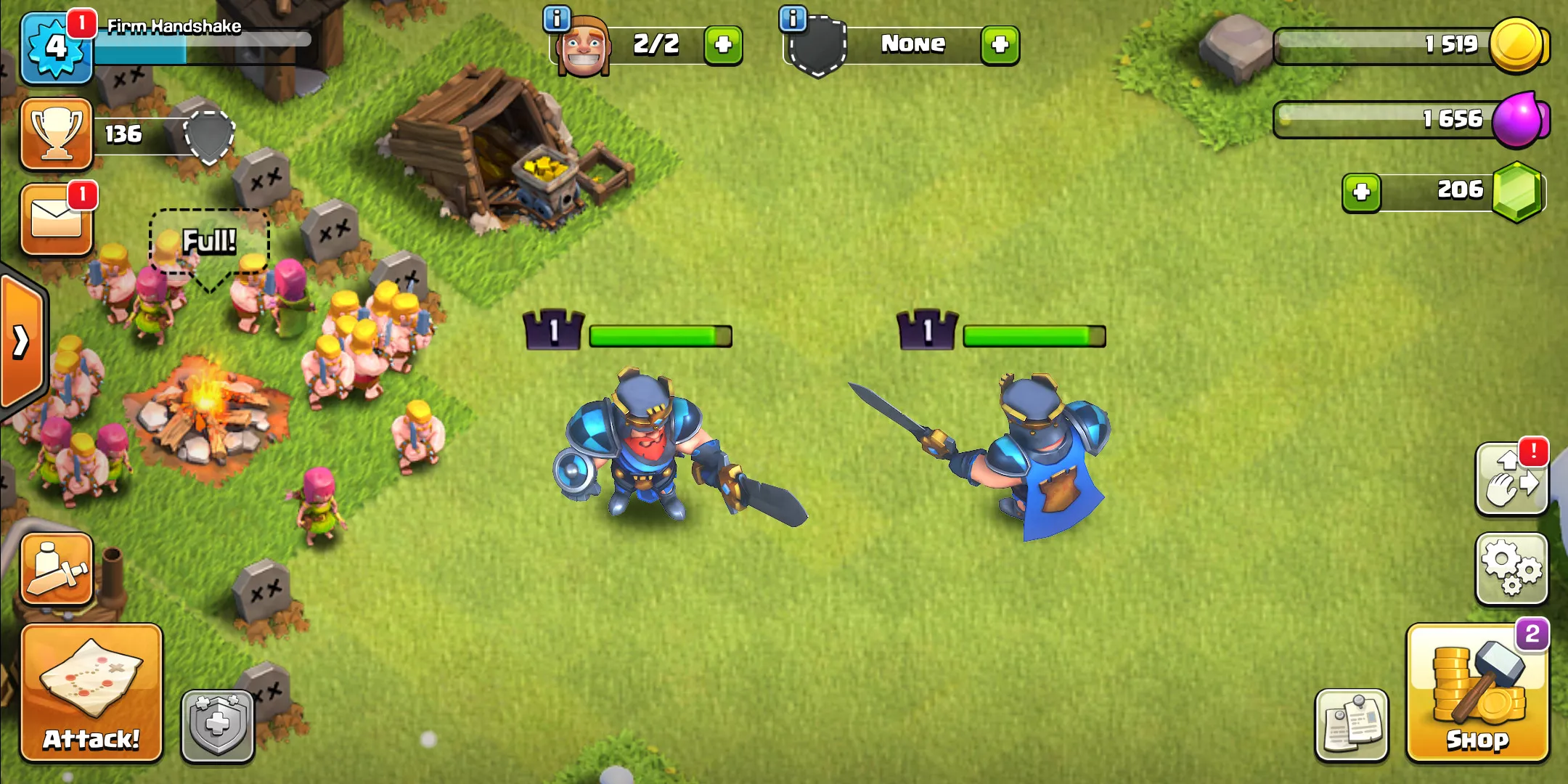Viewport: 1568px width, 784px height.
Task: Expand the orange side arrow panel
Action: pos(22,341)
